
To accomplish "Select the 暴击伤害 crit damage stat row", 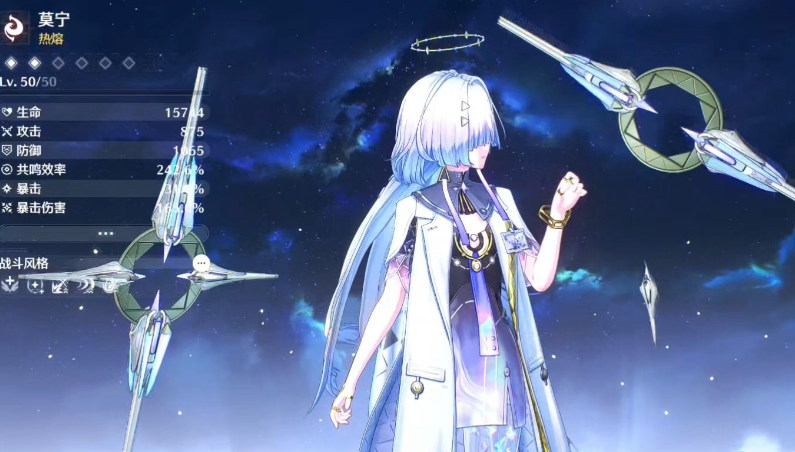I will coord(104,207).
